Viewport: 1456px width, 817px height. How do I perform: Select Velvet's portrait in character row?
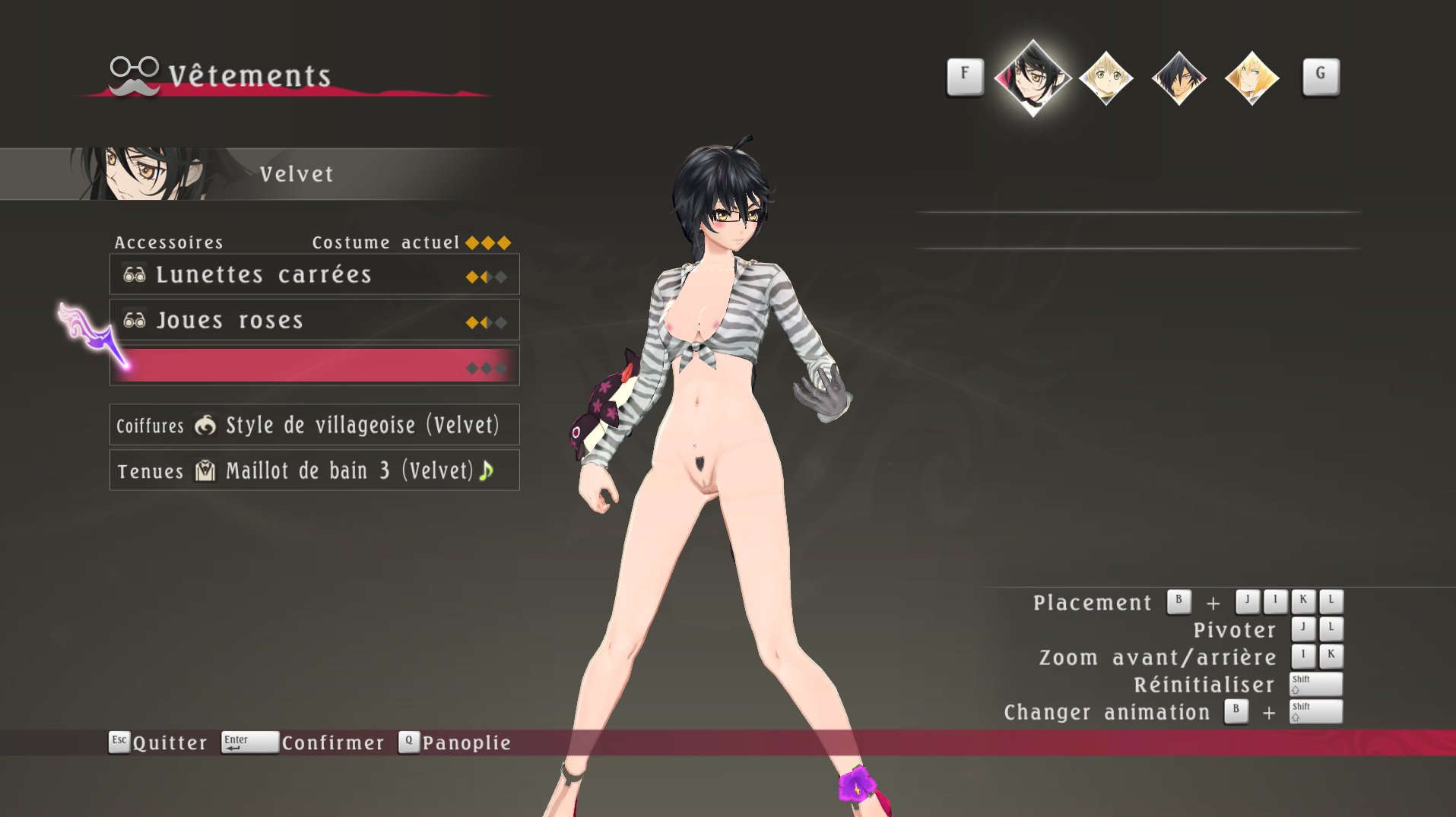1033,78
